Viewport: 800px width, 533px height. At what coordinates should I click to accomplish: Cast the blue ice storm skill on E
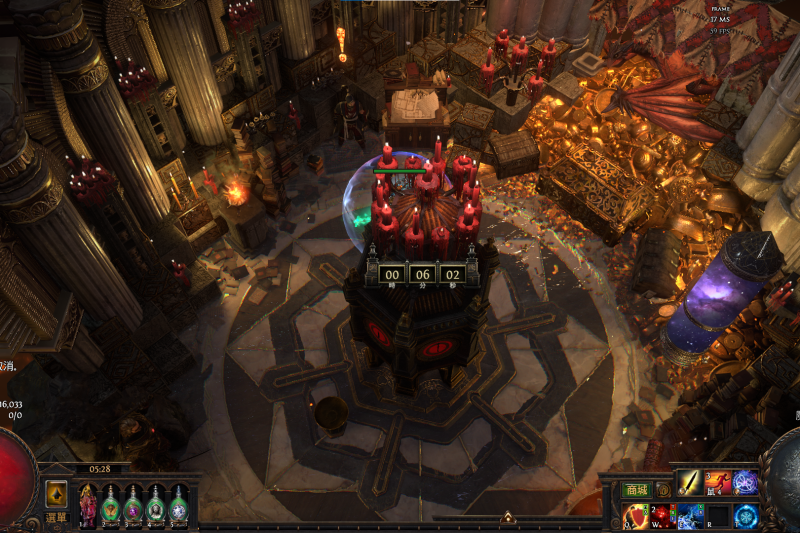coord(690,516)
